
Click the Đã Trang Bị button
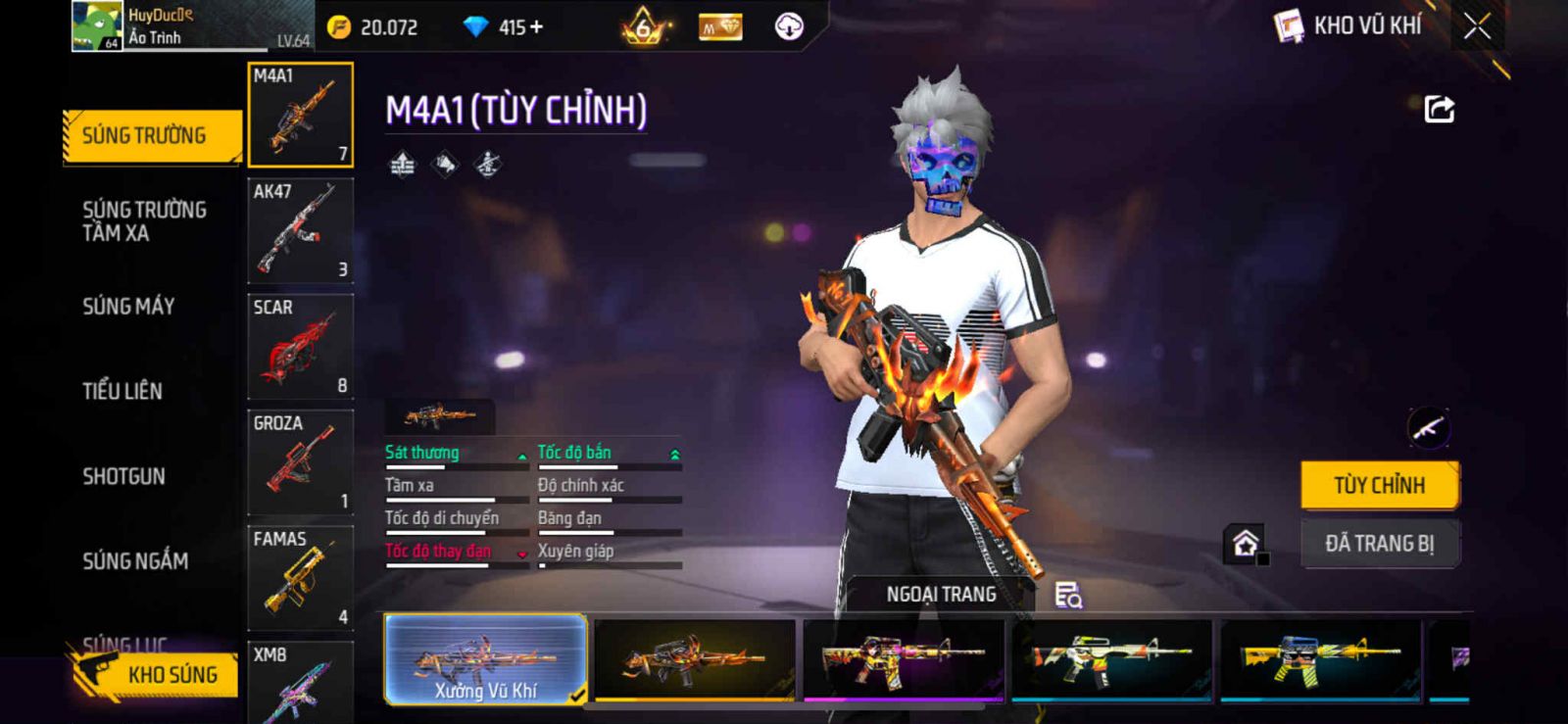1379,544
